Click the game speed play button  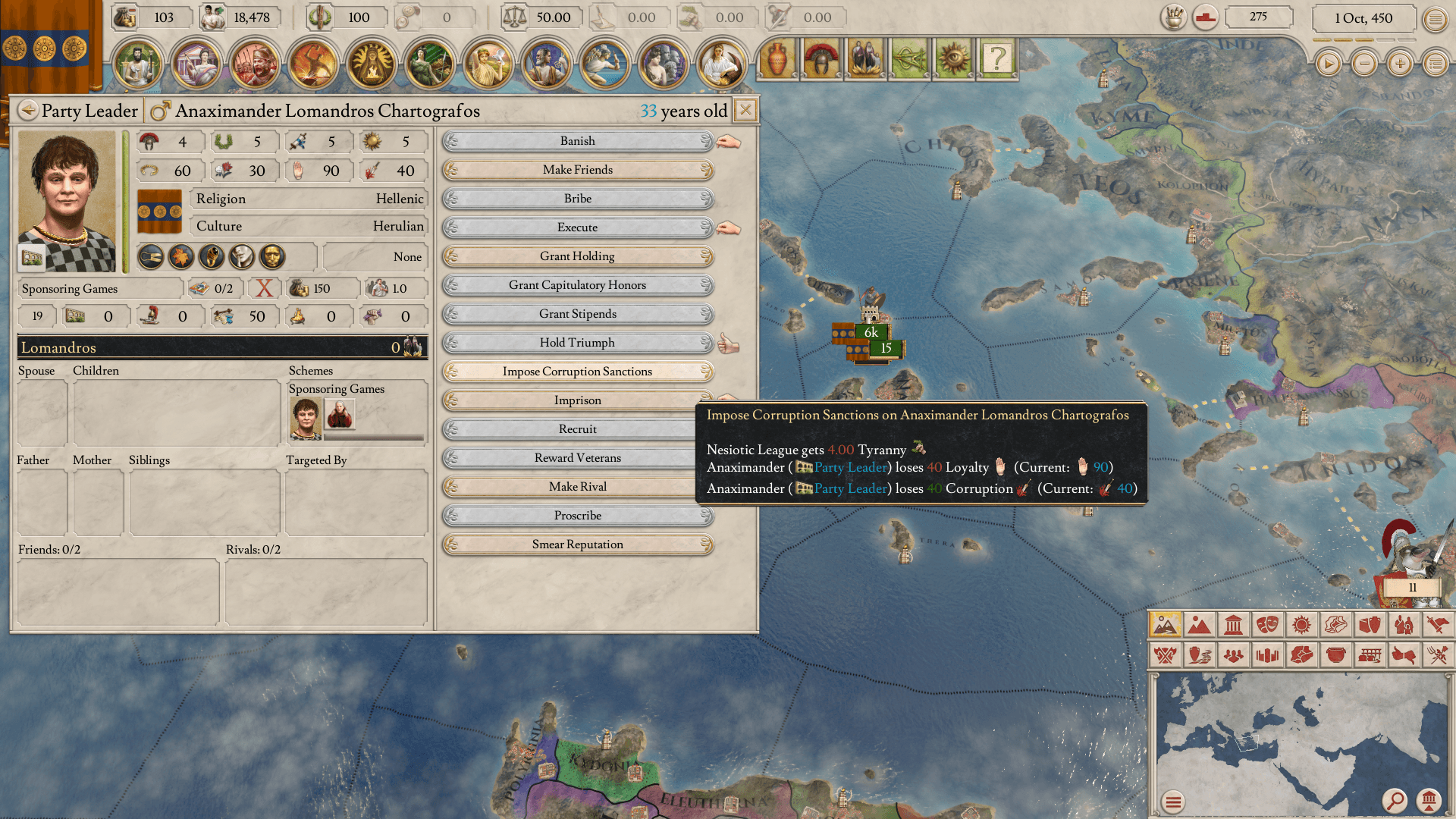[1328, 64]
